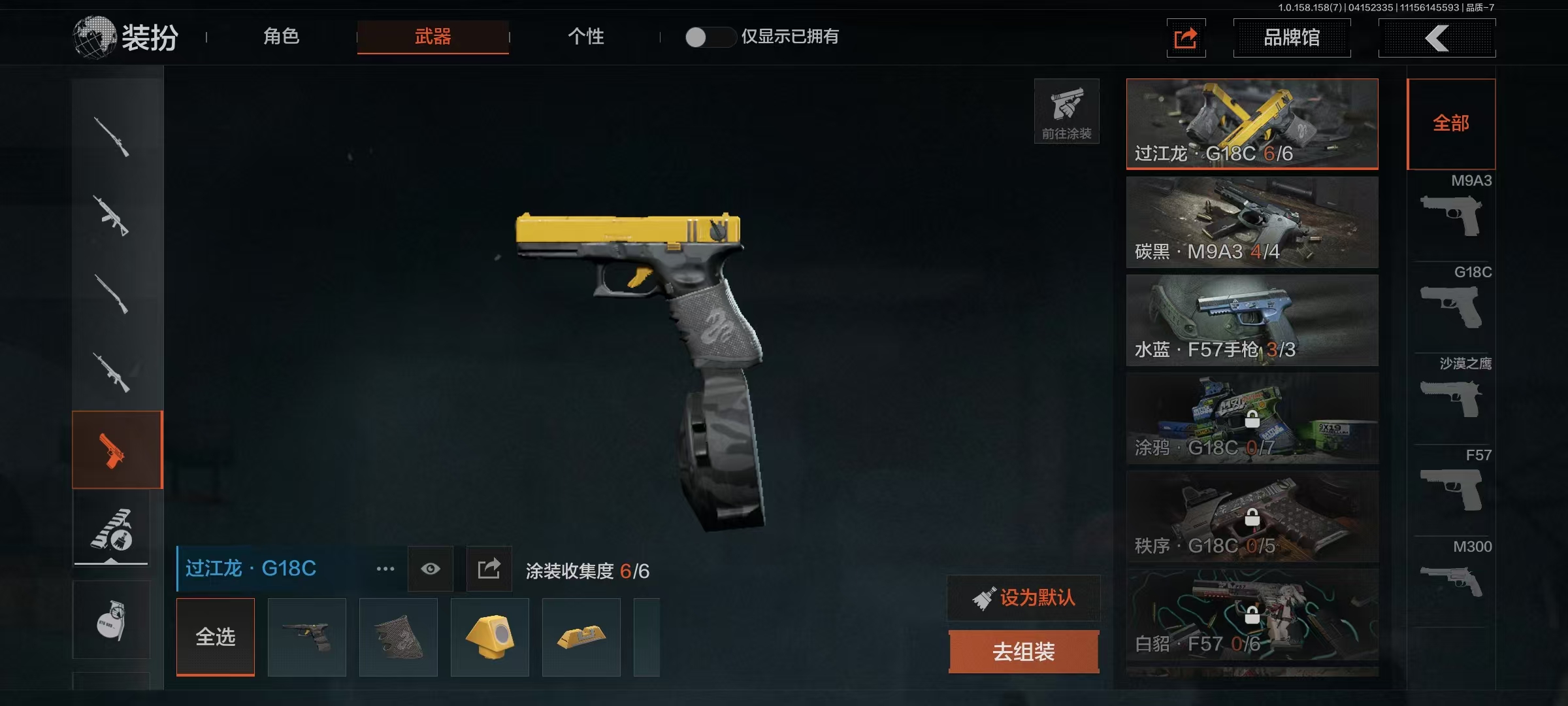Viewport: 1568px width, 706px height.
Task: Click 设为默认 to set default
Action: [x=1024, y=597]
